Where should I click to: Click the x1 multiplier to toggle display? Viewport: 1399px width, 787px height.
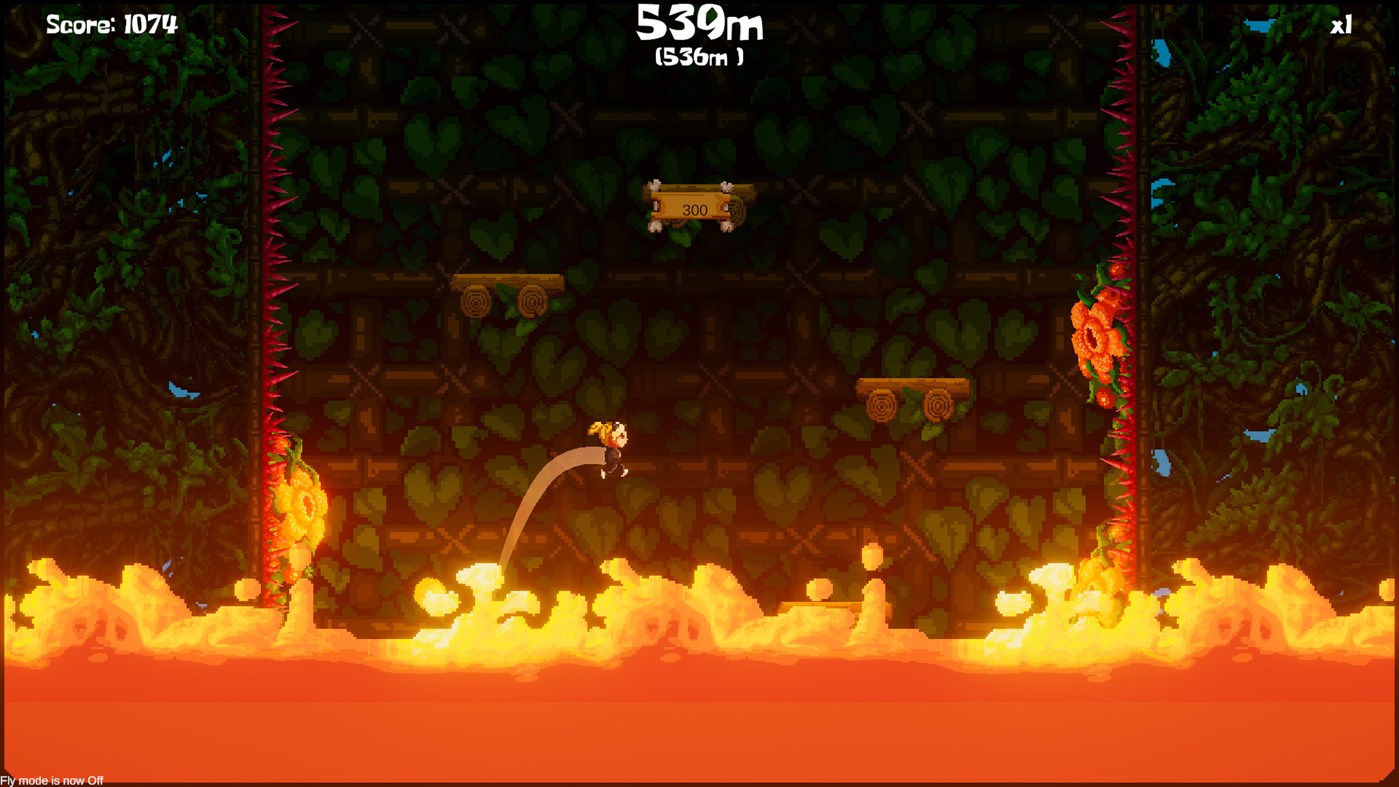tap(1340, 23)
